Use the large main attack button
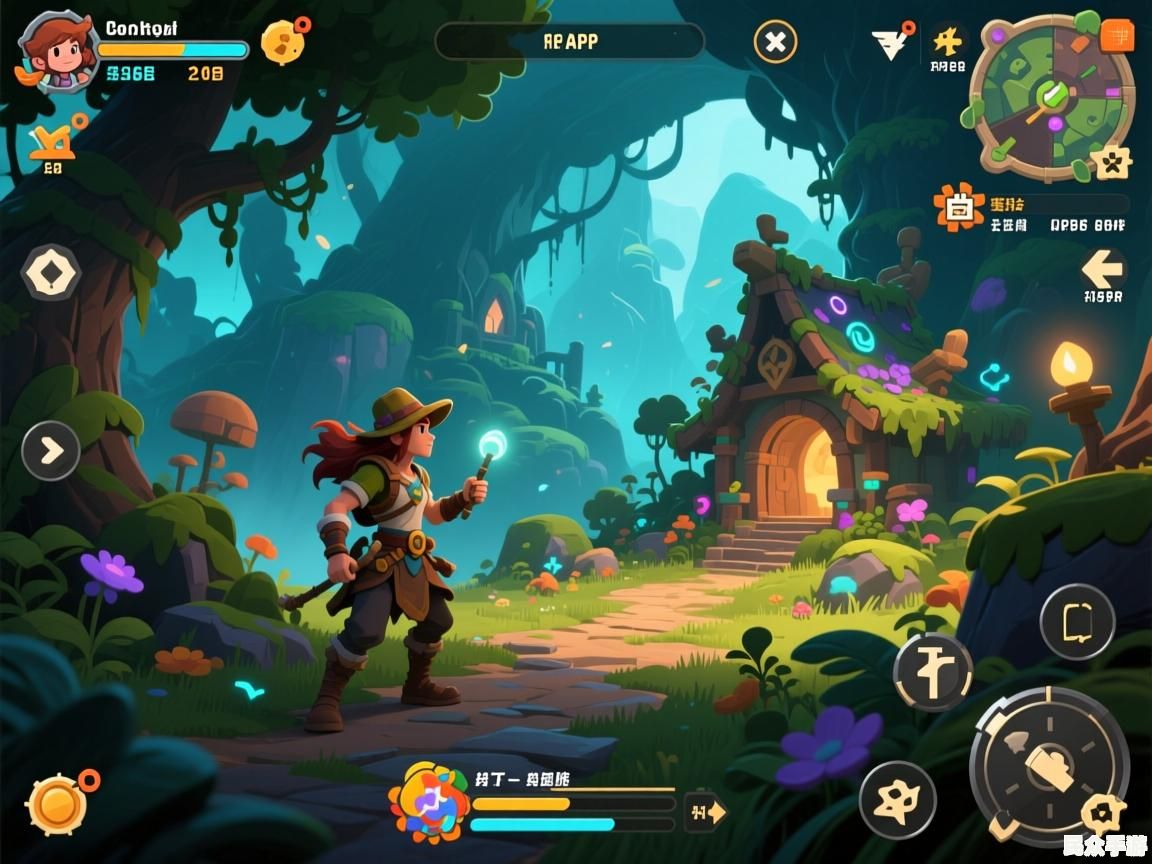 click(1047, 767)
